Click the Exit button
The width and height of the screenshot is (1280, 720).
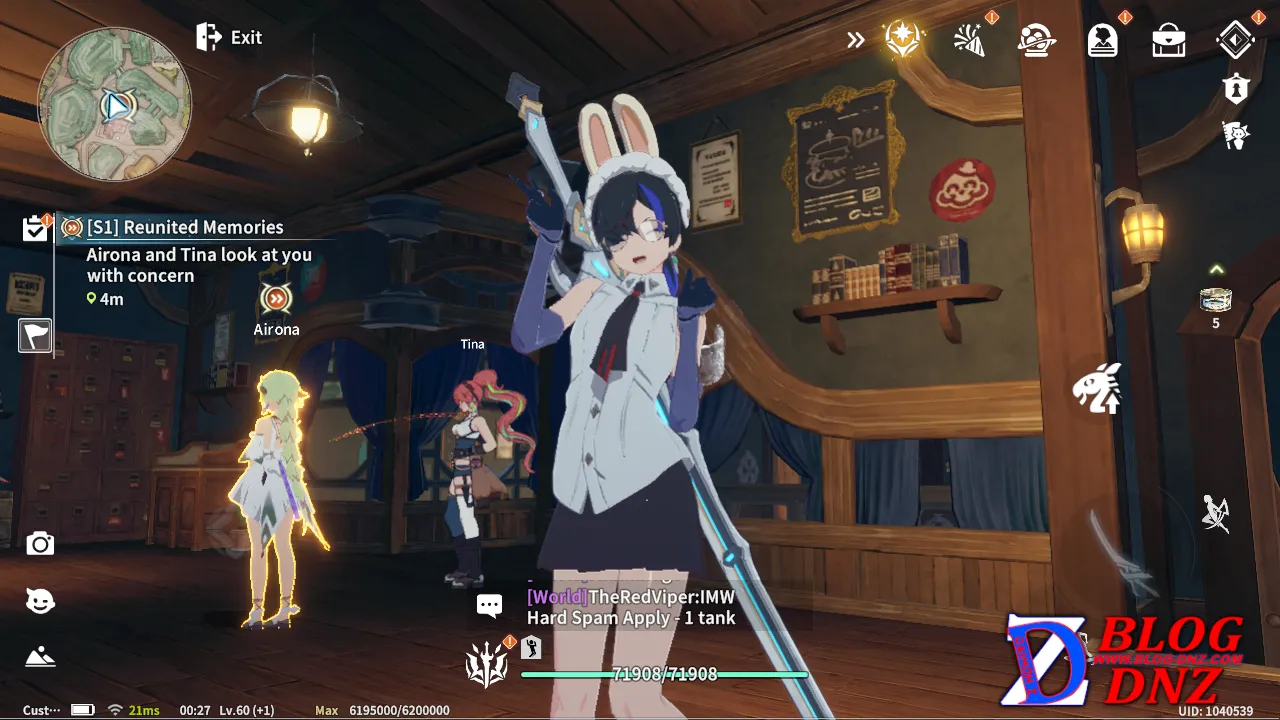(230, 38)
